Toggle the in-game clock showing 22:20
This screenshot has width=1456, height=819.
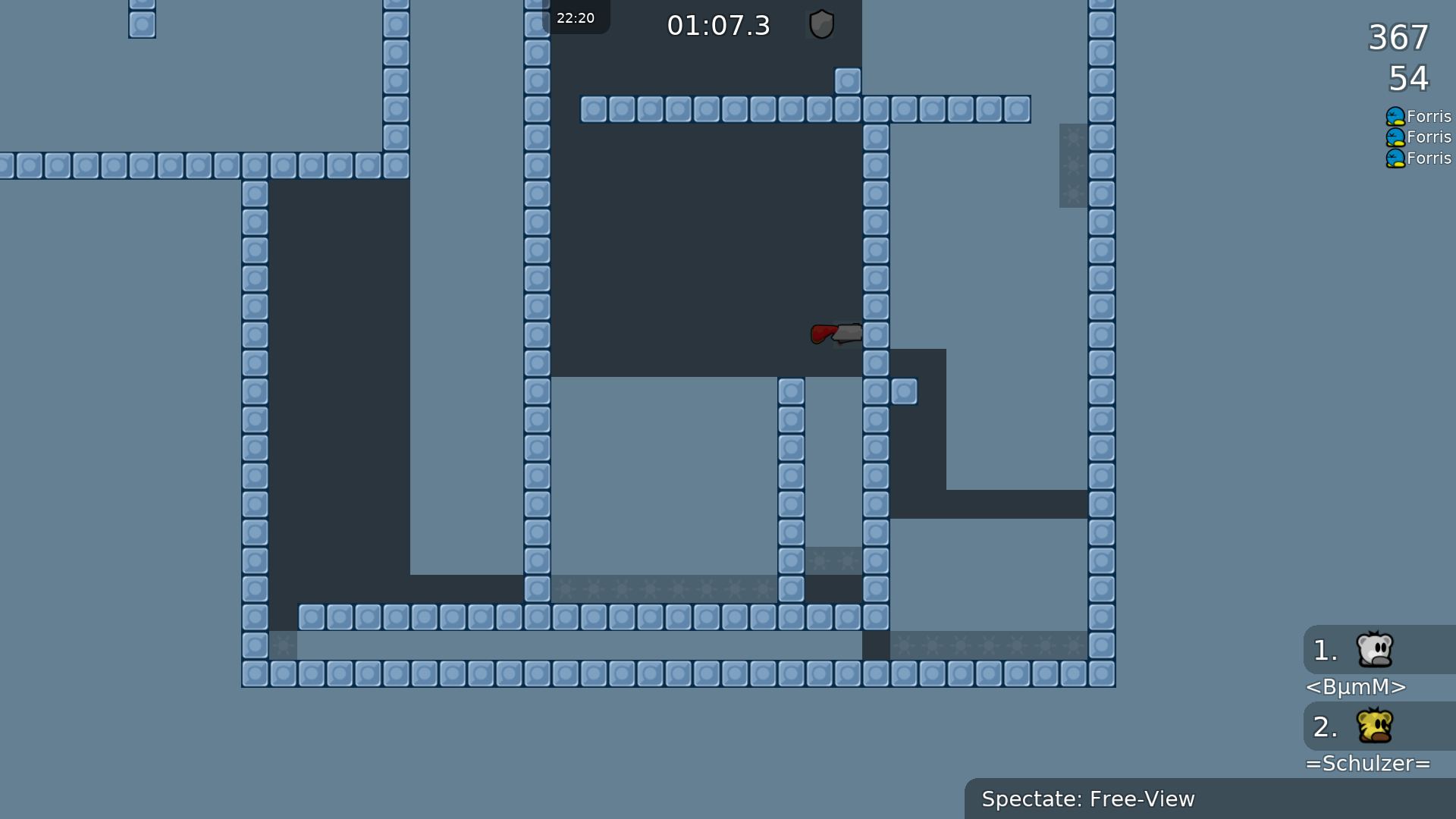pos(576,17)
